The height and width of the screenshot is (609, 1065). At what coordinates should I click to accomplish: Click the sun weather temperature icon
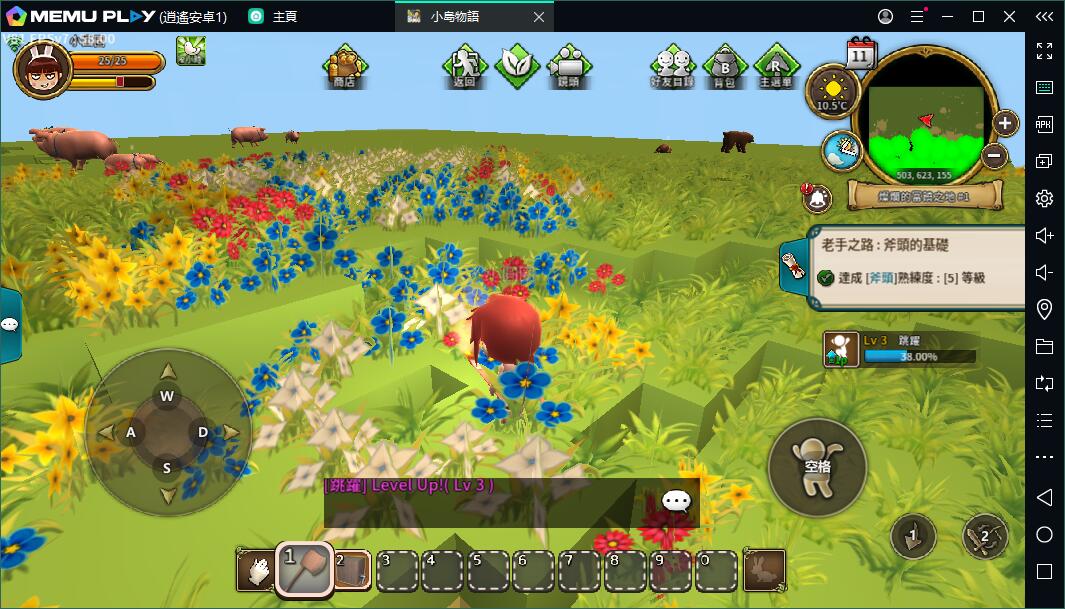831,89
